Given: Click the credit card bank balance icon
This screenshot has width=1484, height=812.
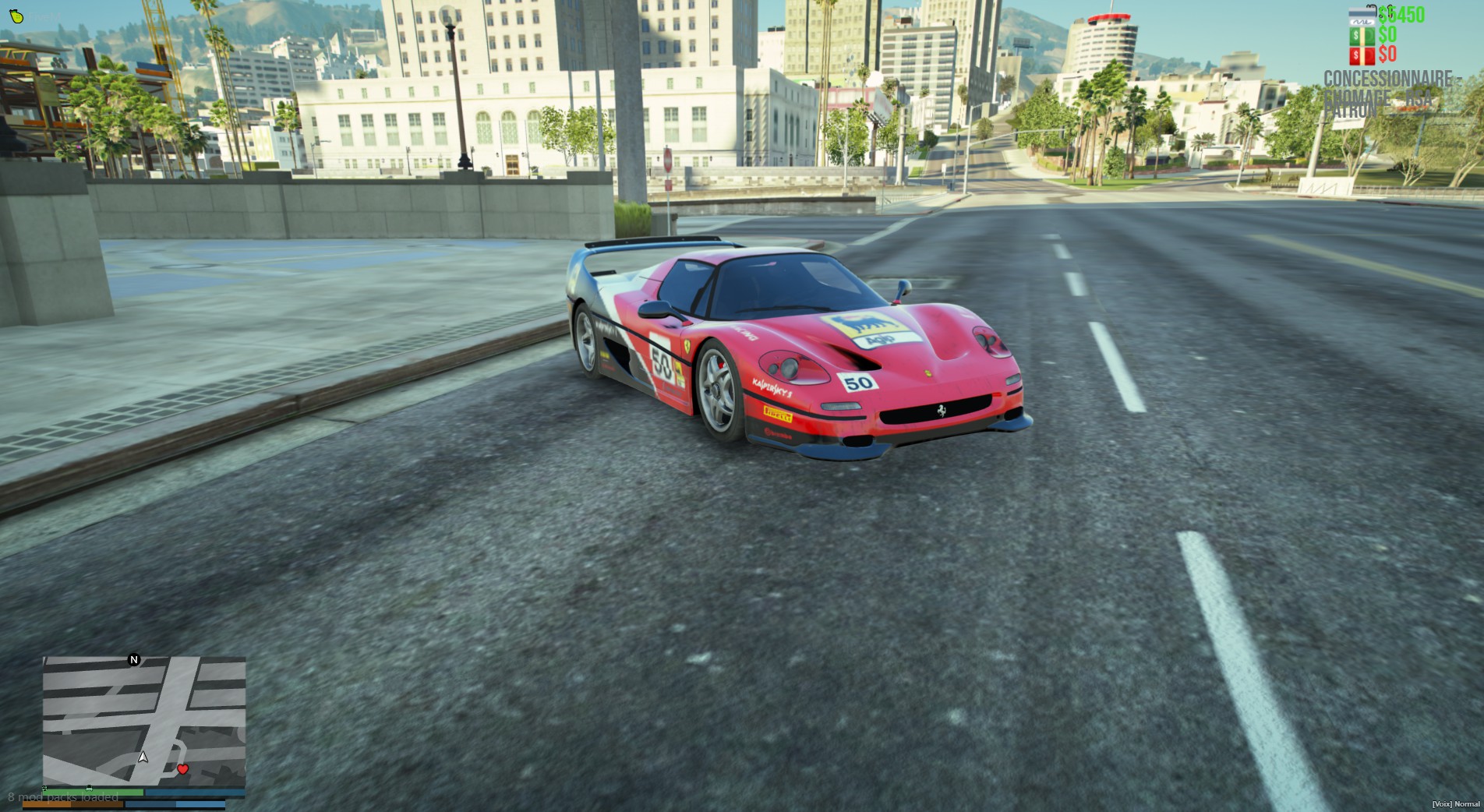Looking at the screenshot, I should [x=1362, y=15].
